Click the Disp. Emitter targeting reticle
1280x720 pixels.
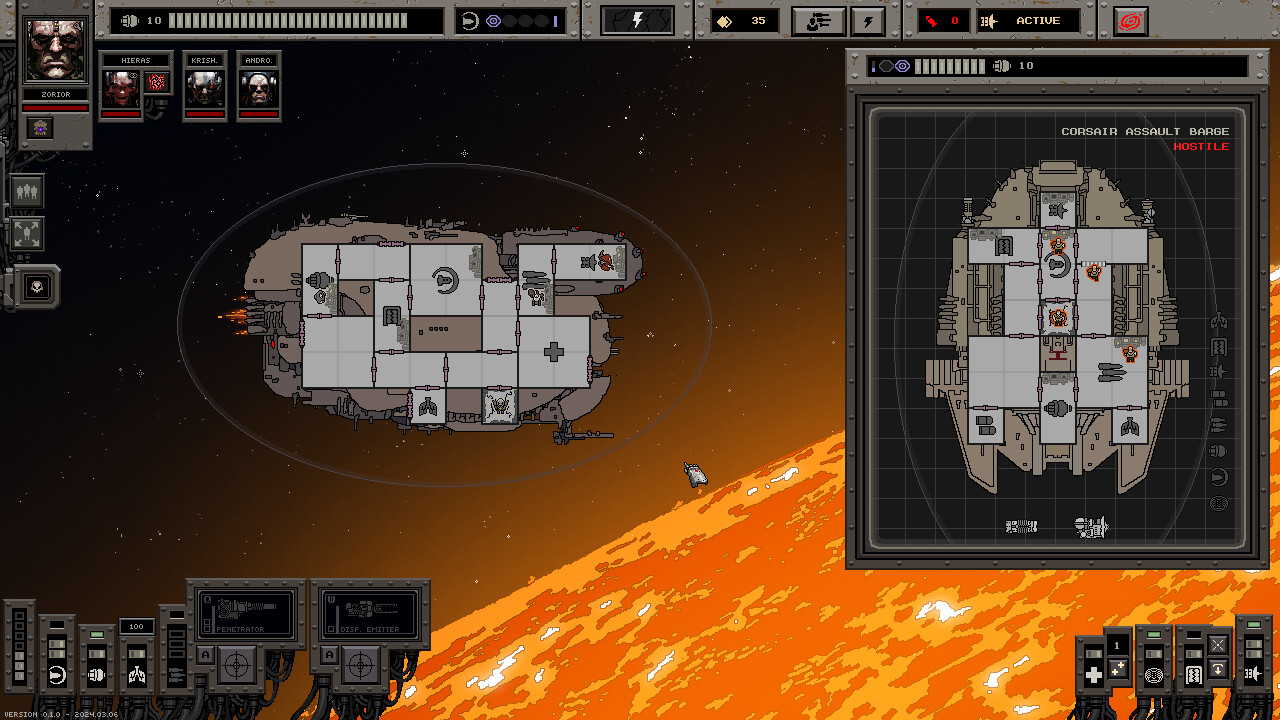(360, 664)
